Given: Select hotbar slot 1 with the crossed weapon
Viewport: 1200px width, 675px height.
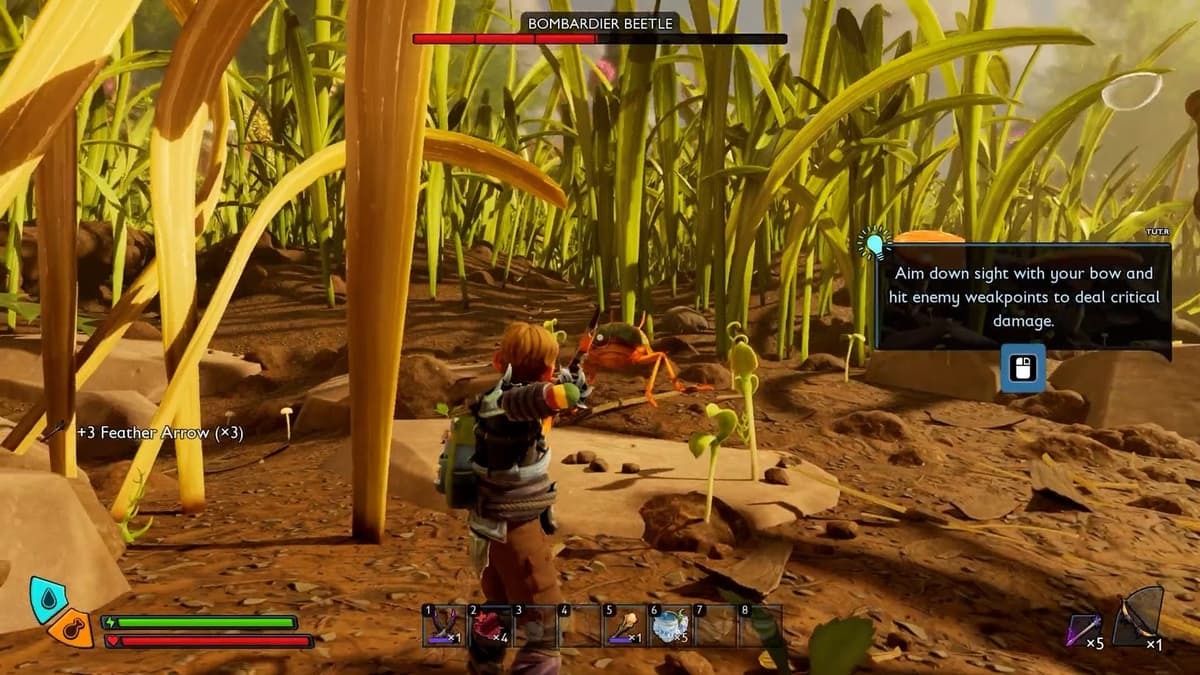Looking at the screenshot, I should click(x=443, y=626).
